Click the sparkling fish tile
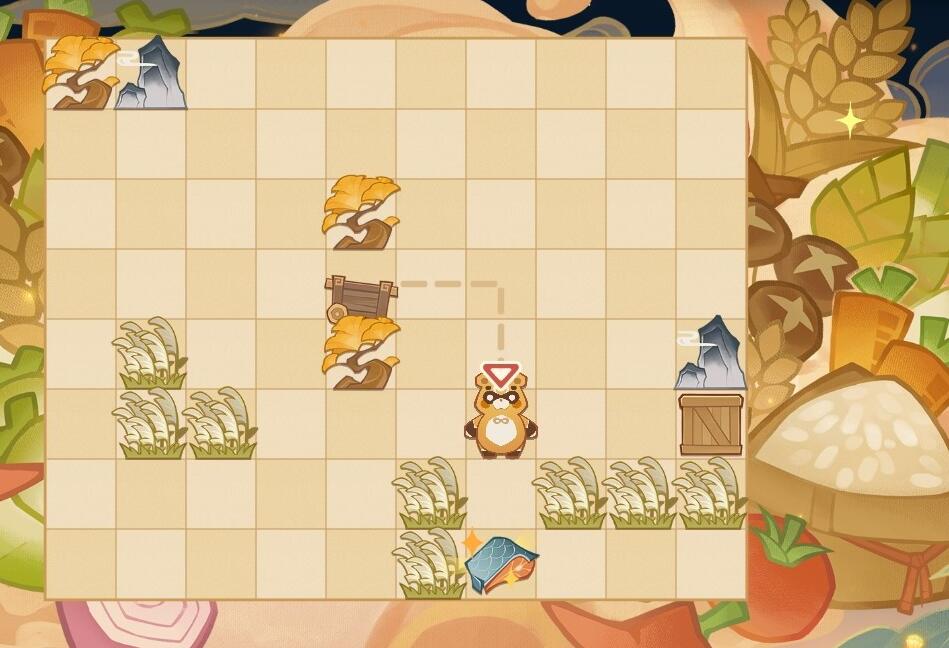The image size is (949, 648). click(x=501, y=563)
